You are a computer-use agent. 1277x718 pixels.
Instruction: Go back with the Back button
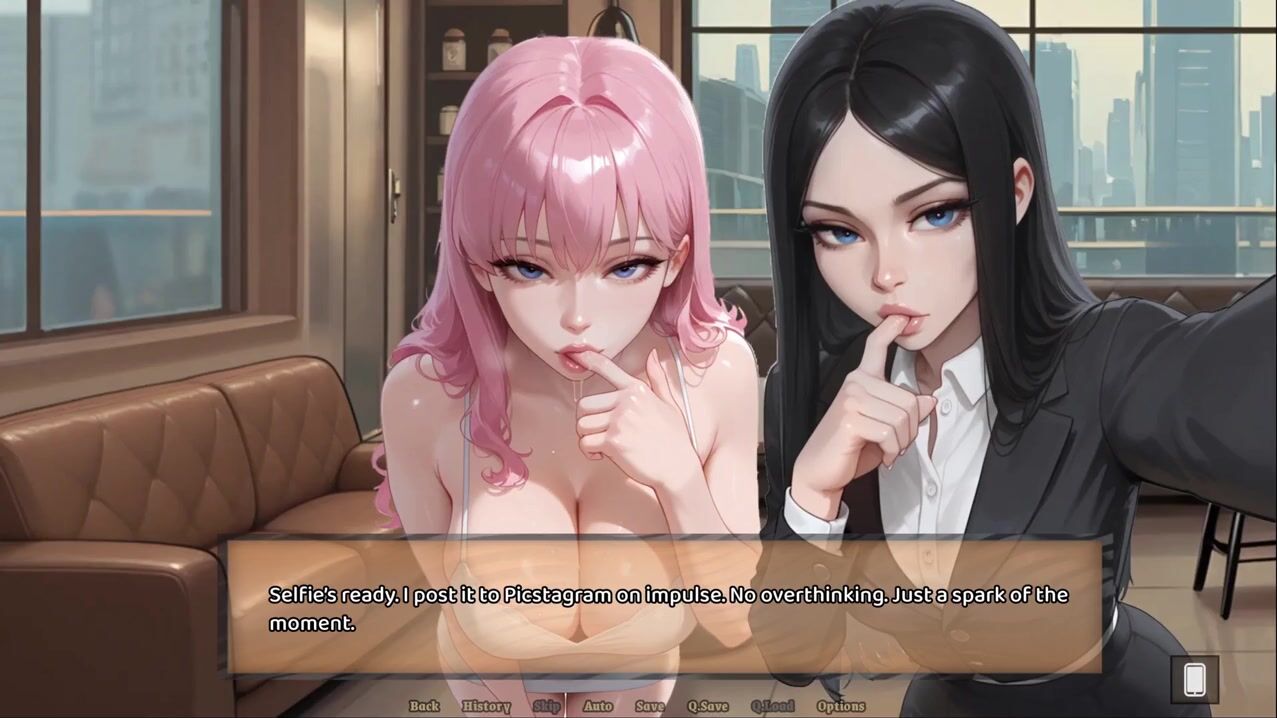point(424,706)
